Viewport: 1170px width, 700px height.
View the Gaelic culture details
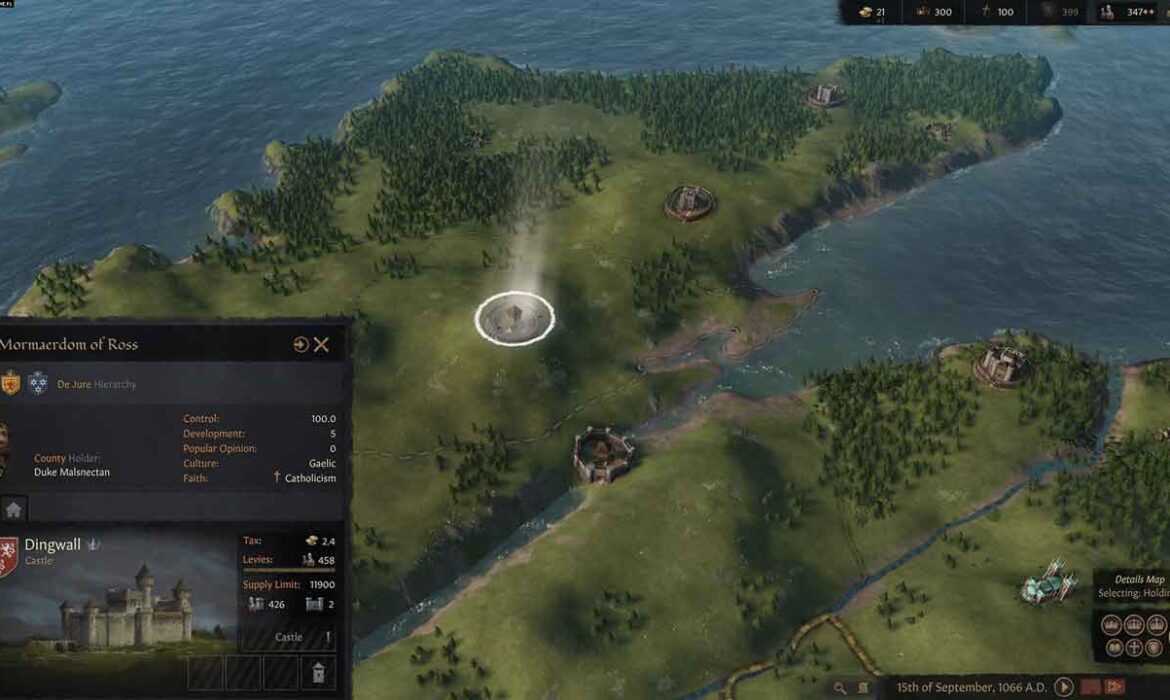[x=322, y=464]
